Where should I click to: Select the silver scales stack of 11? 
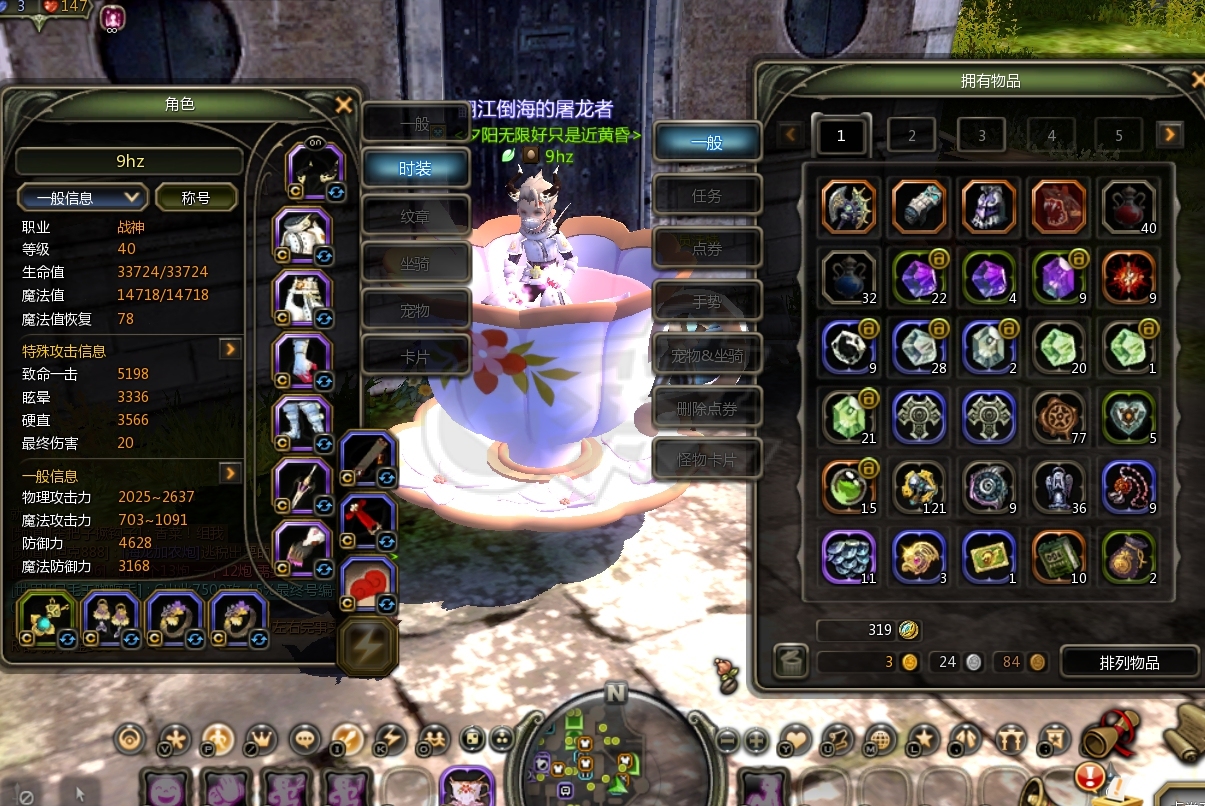coord(849,557)
